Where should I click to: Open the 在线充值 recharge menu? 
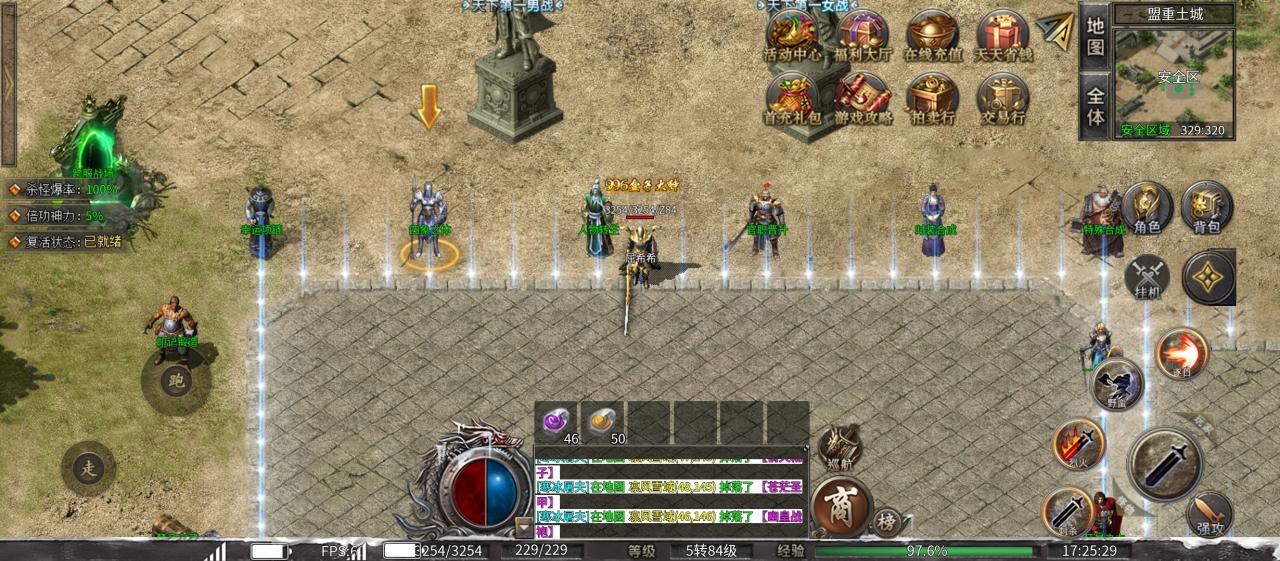[932, 35]
